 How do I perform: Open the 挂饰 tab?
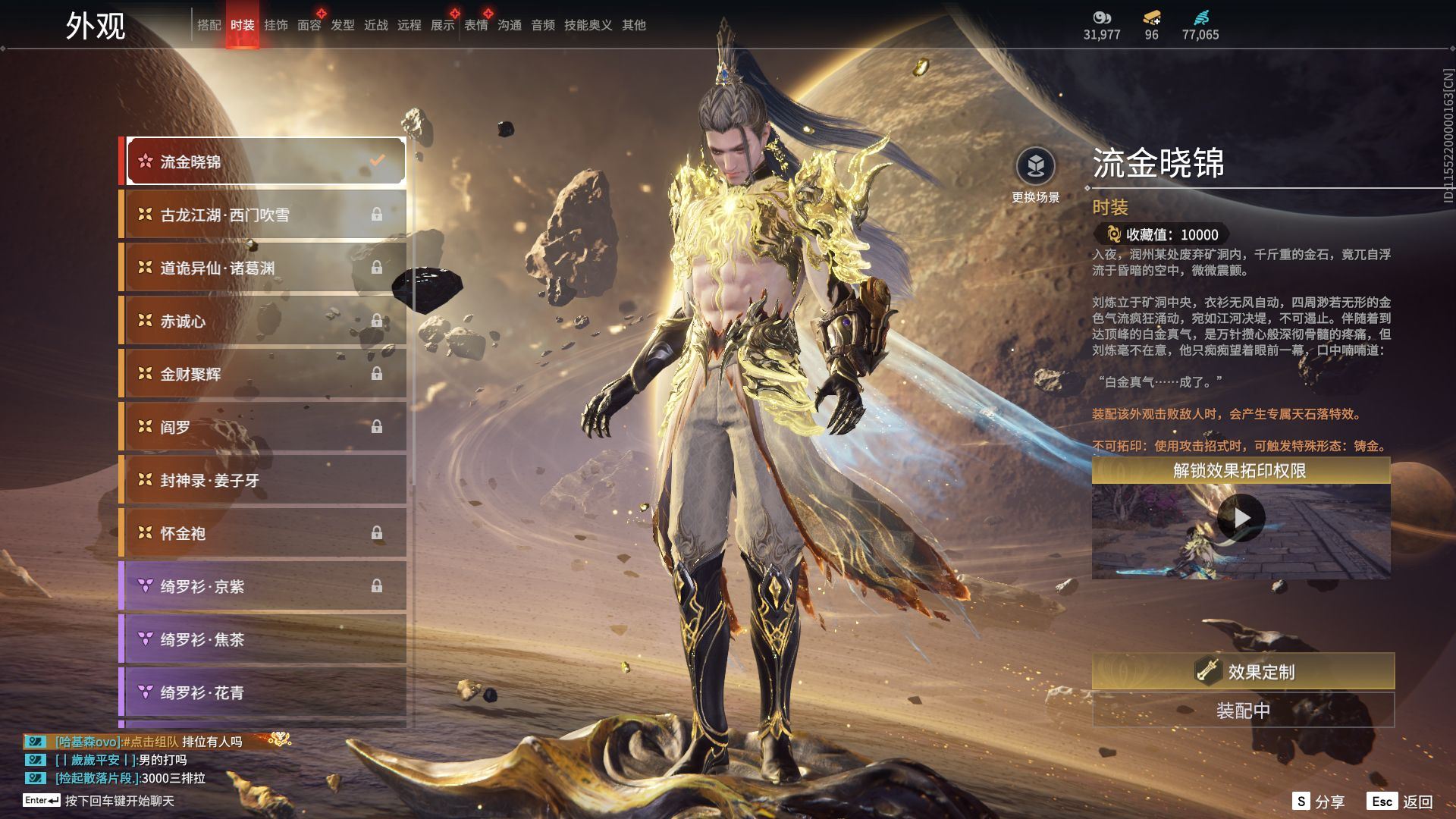[275, 25]
